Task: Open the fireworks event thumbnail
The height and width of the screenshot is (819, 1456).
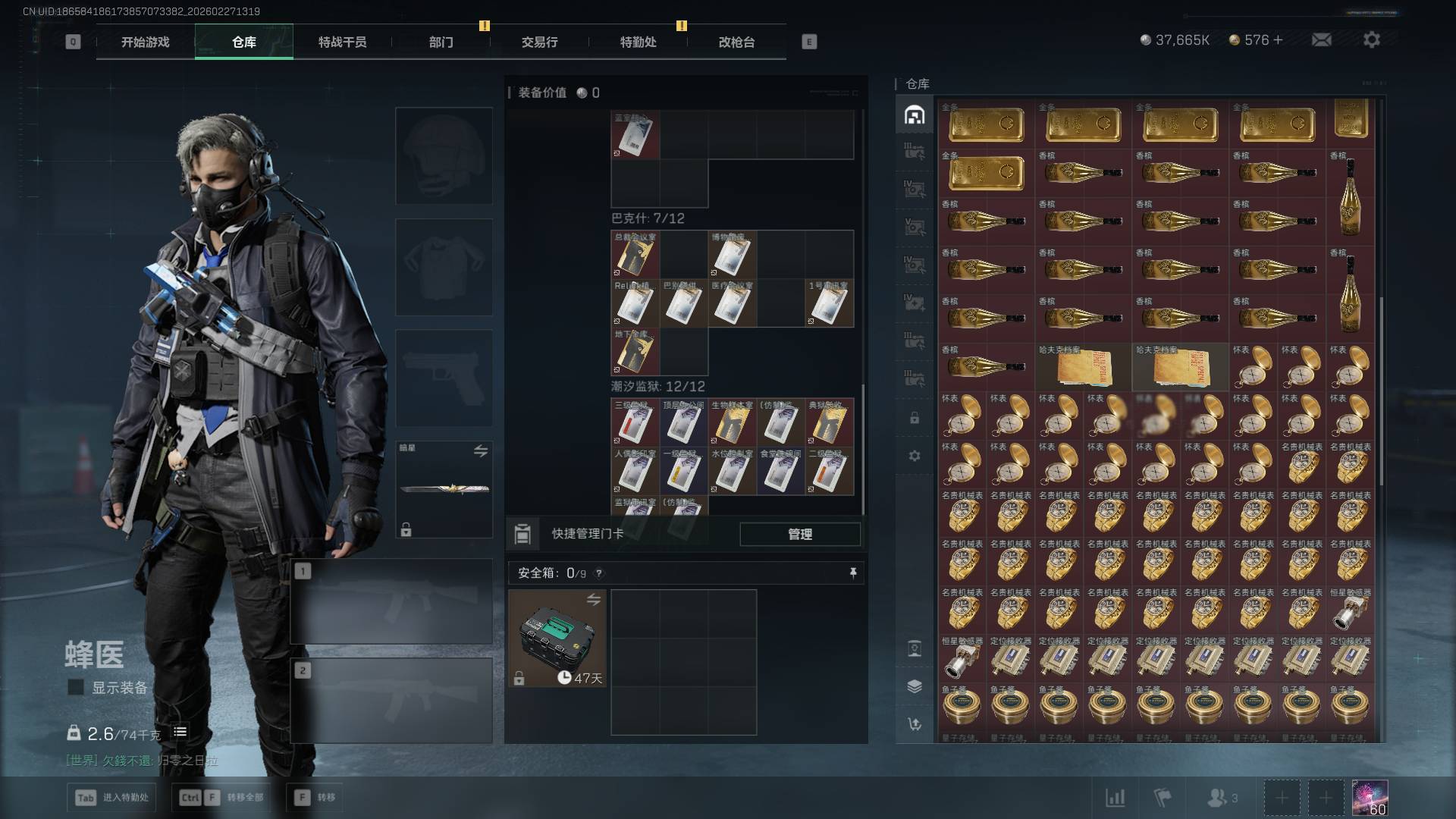Action: tap(1370, 798)
